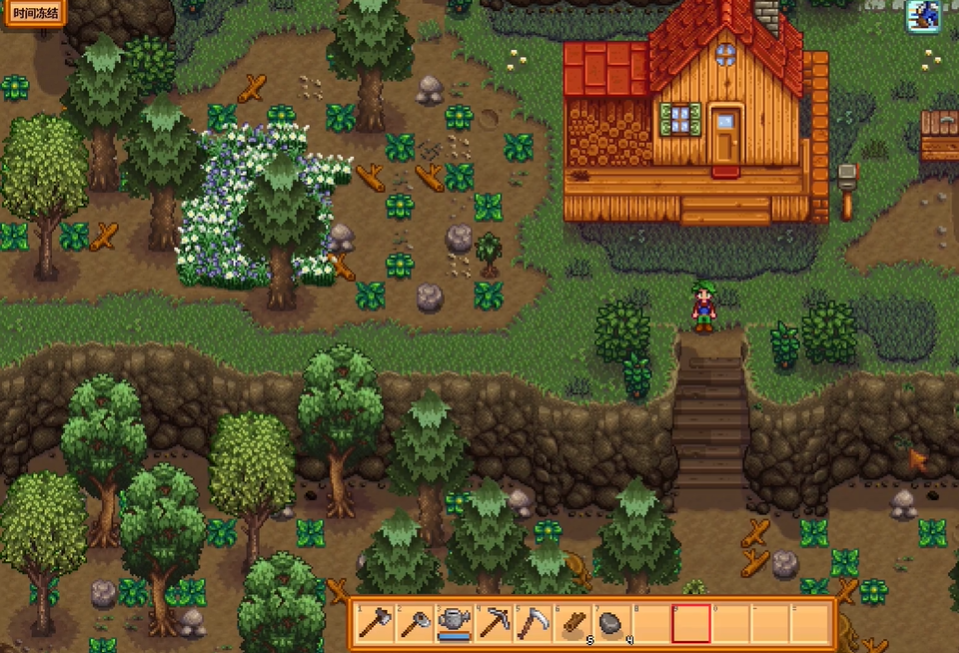Switch to the pickaxe slot
This screenshot has height=653, width=959.
click(x=493, y=623)
